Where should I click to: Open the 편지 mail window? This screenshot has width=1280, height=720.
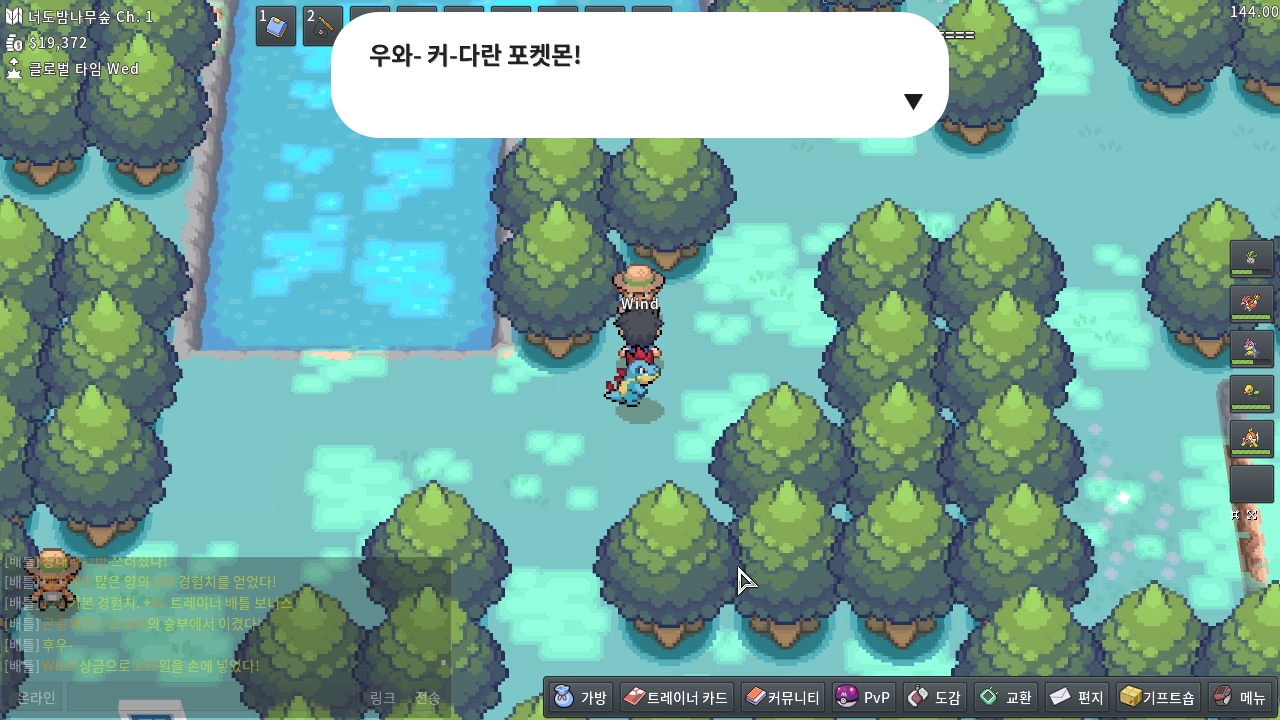coord(1076,697)
